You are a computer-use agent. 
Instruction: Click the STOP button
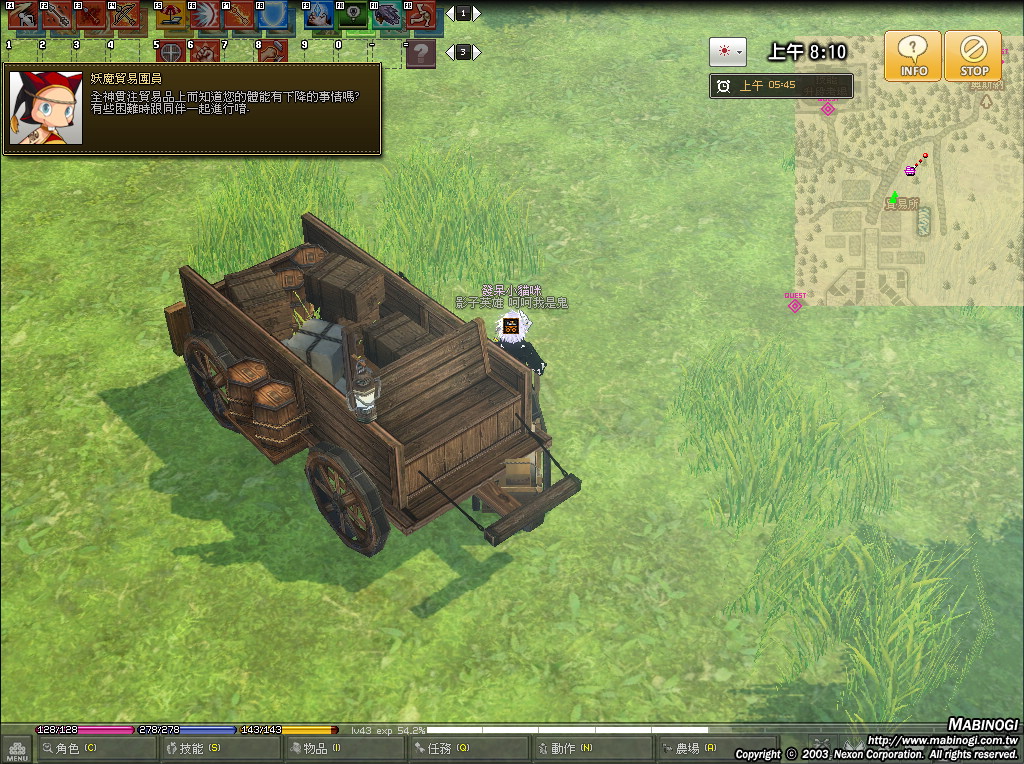tap(973, 56)
